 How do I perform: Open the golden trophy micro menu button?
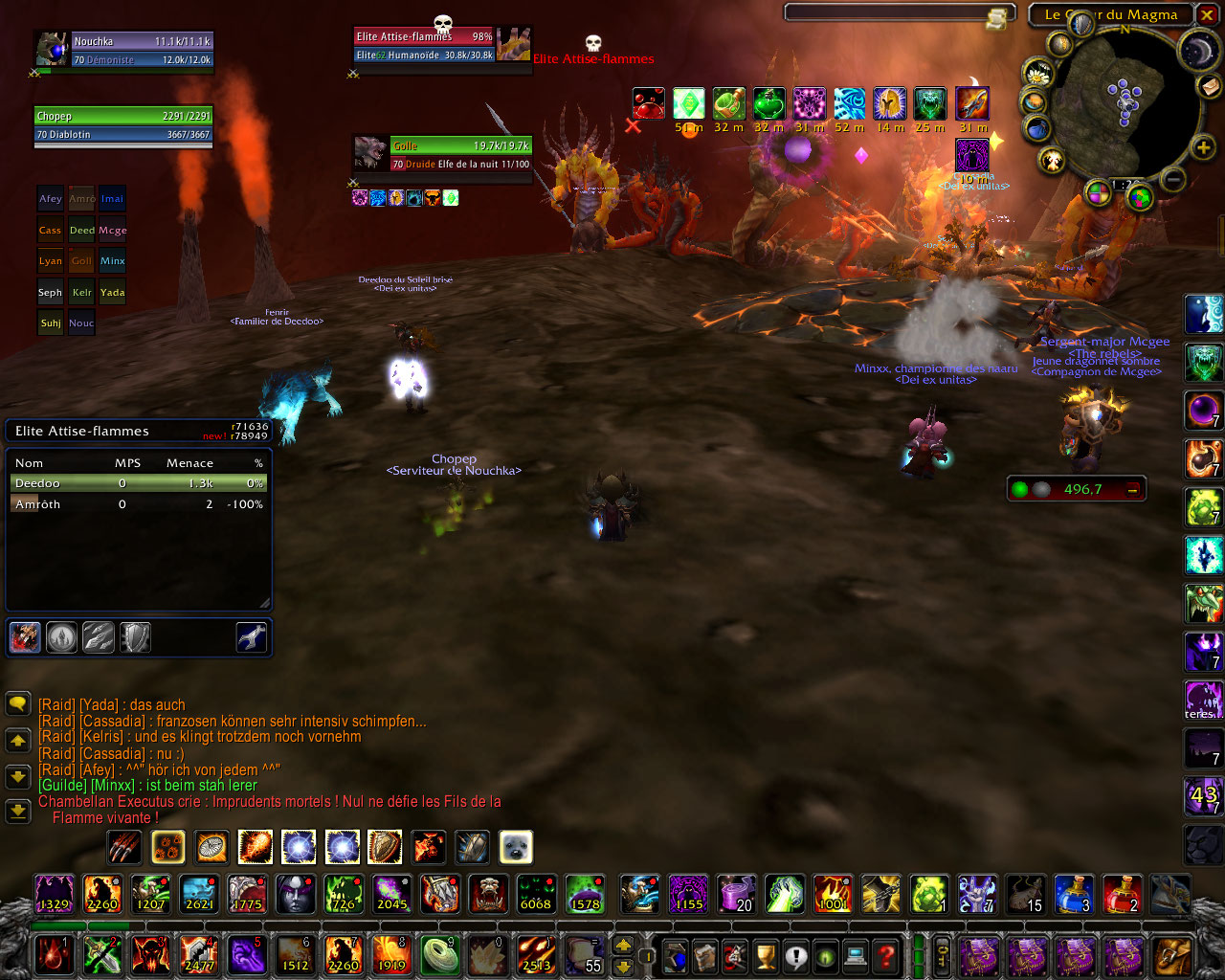pyautogui.click(x=765, y=955)
